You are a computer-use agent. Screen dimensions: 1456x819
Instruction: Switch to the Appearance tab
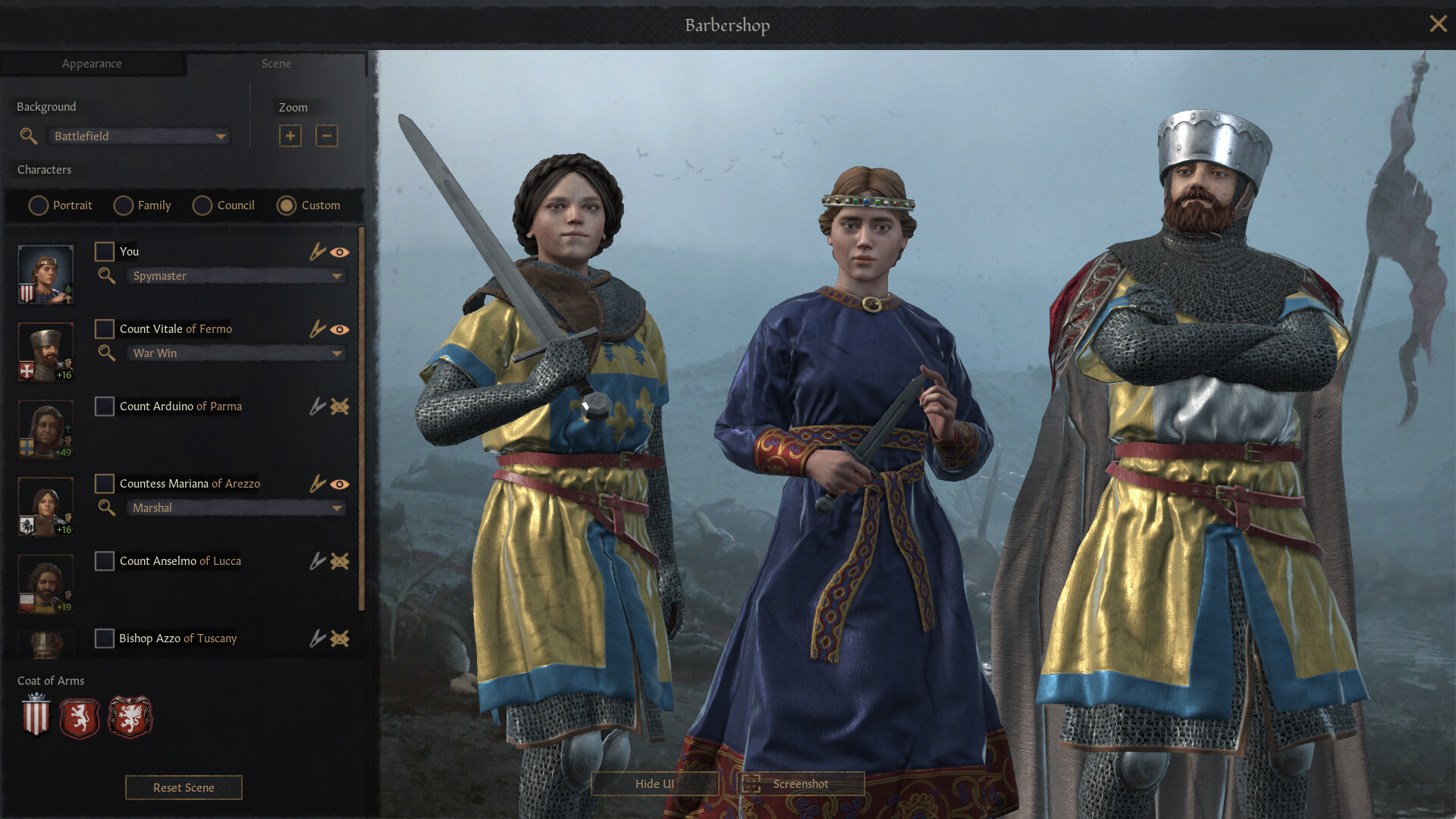[93, 64]
